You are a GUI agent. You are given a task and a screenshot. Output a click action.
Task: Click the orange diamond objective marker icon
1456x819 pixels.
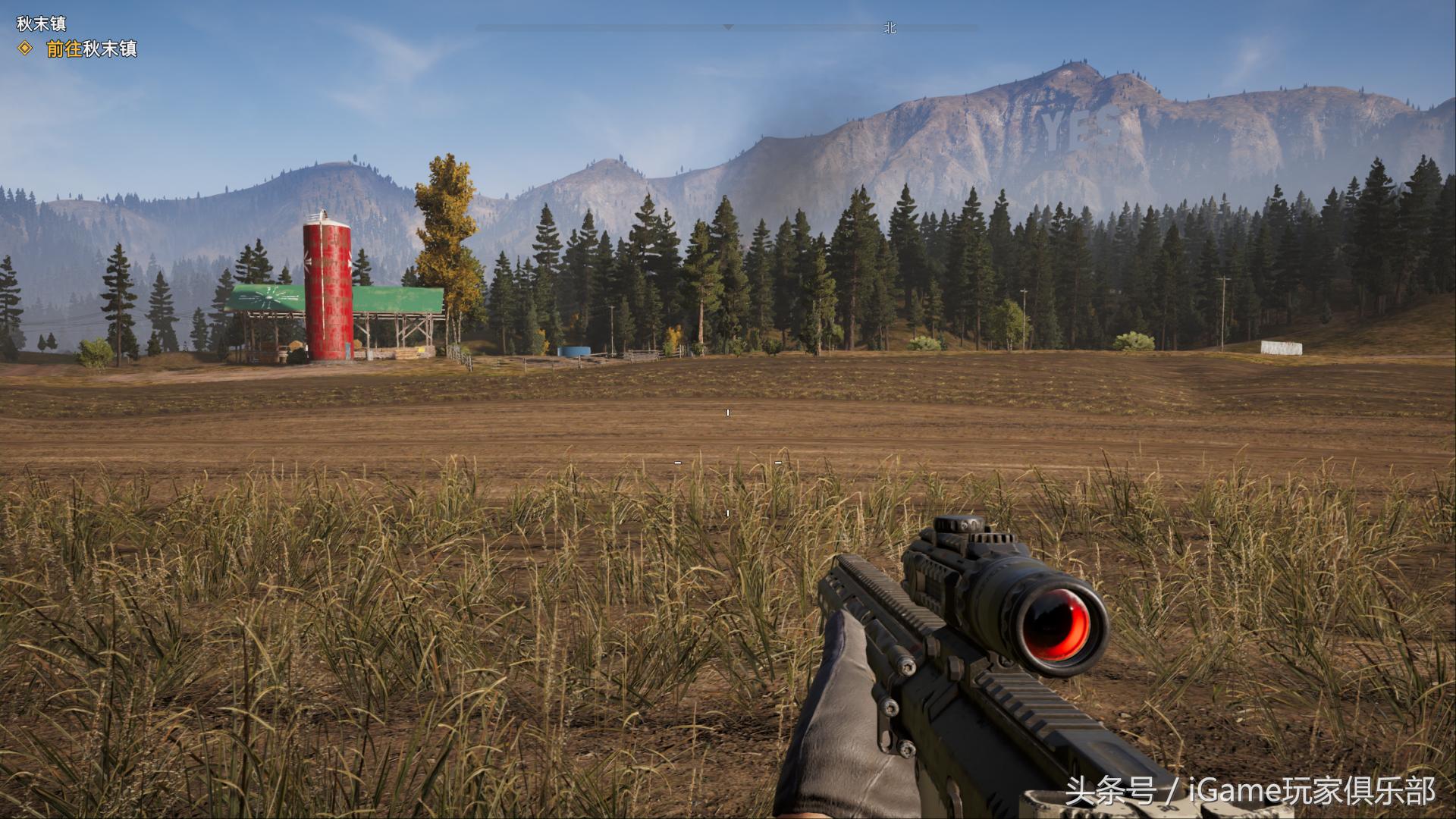[x=26, y=49]
